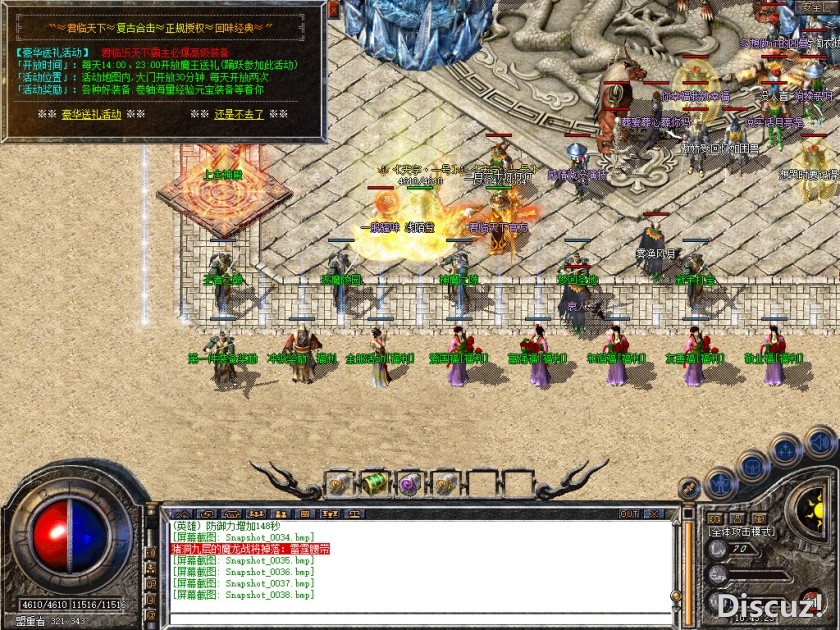840x630 pixels.
Task: Open the skills round button with stars
Action: point(787,450)
